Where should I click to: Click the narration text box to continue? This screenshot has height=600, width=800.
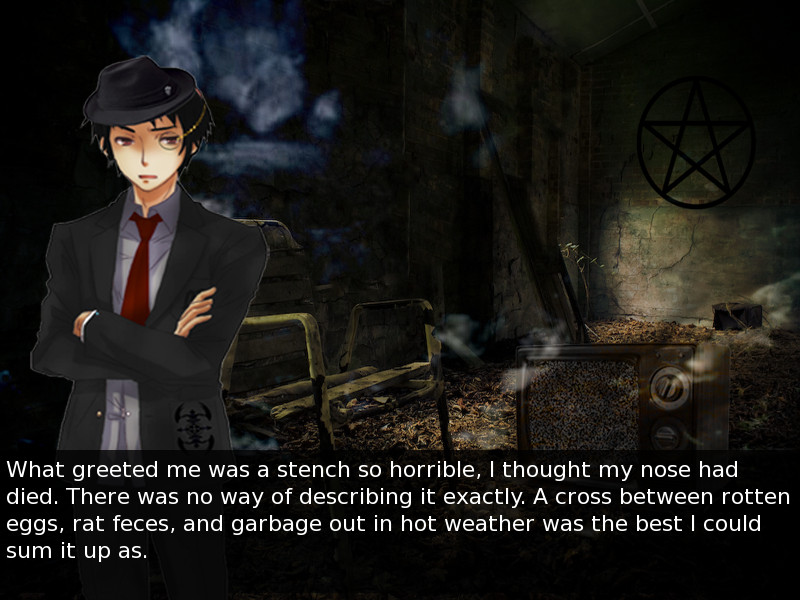[400, 510]
